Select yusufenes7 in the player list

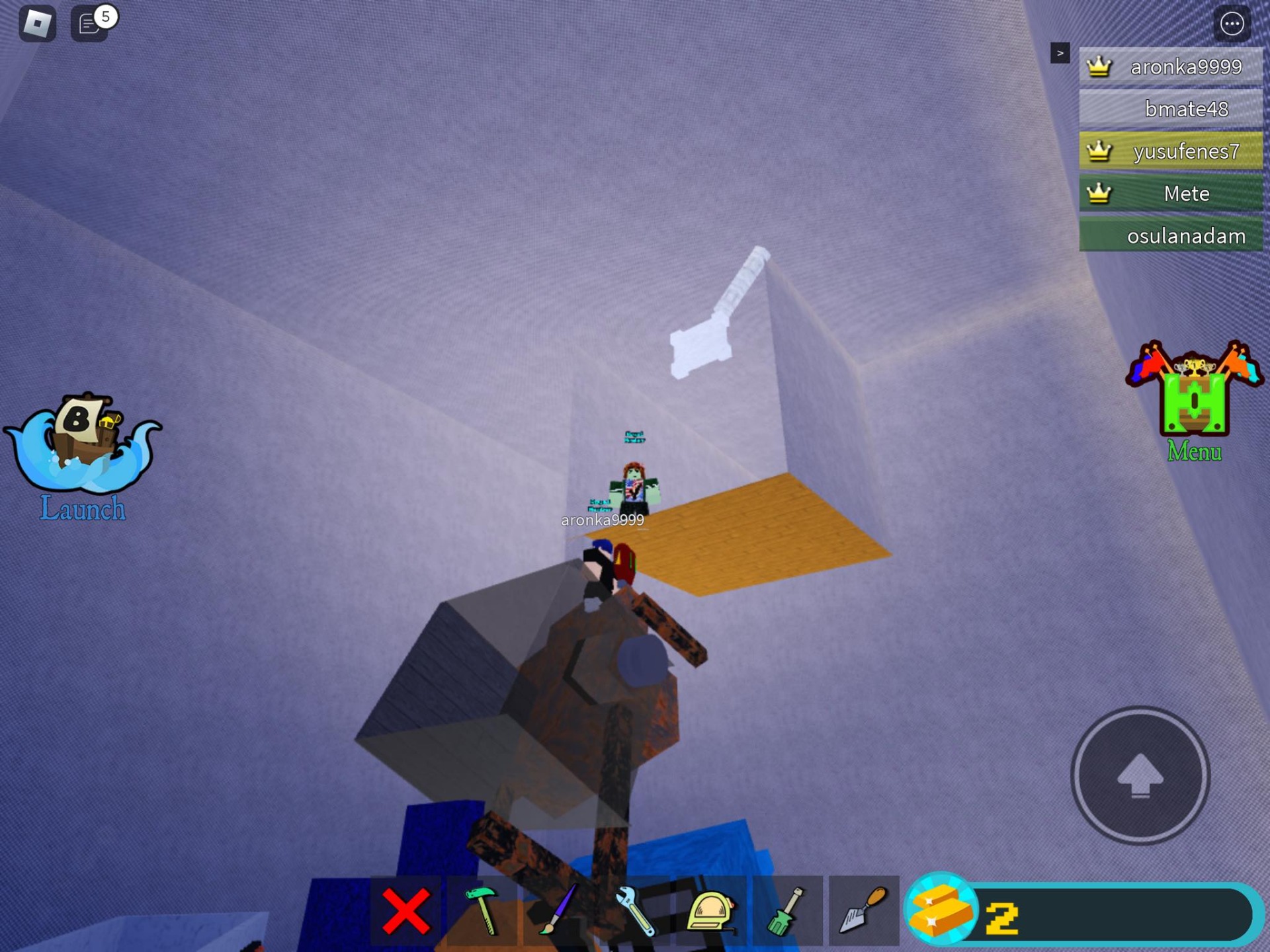click(1171, 151)
